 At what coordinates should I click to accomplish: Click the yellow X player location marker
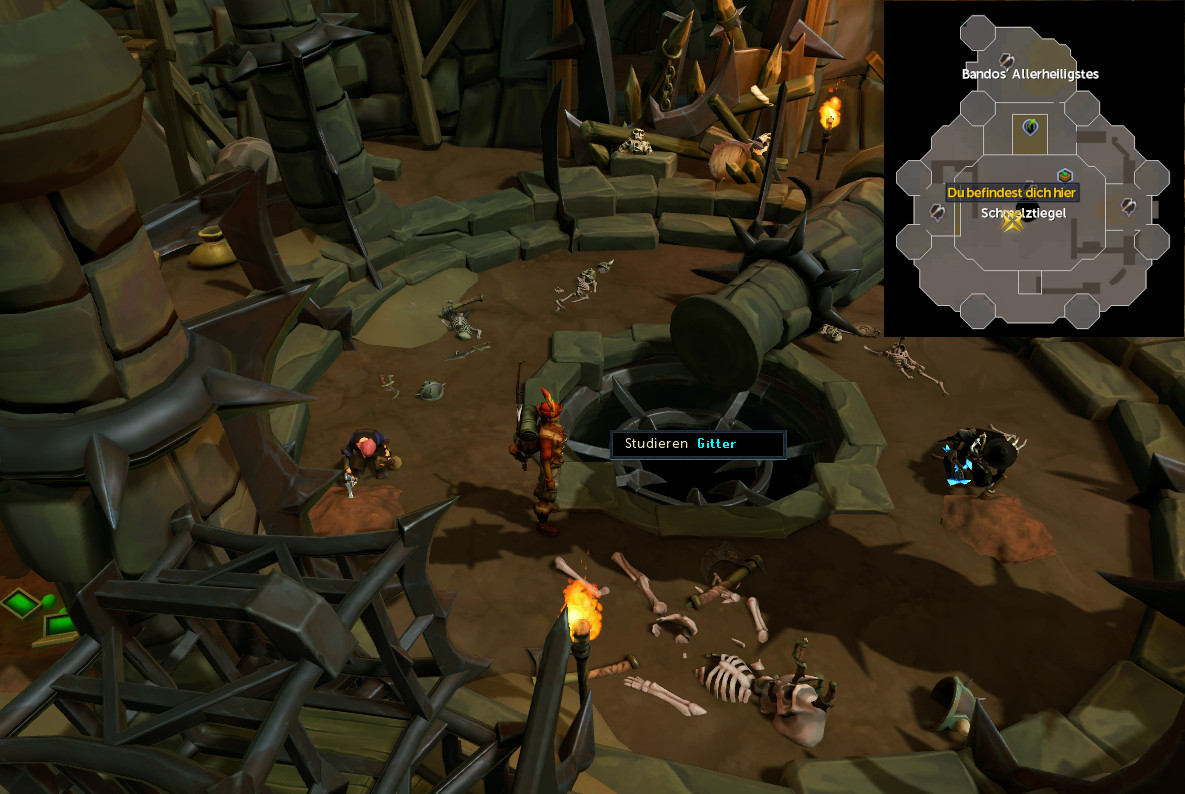[x=1012, y=223]
